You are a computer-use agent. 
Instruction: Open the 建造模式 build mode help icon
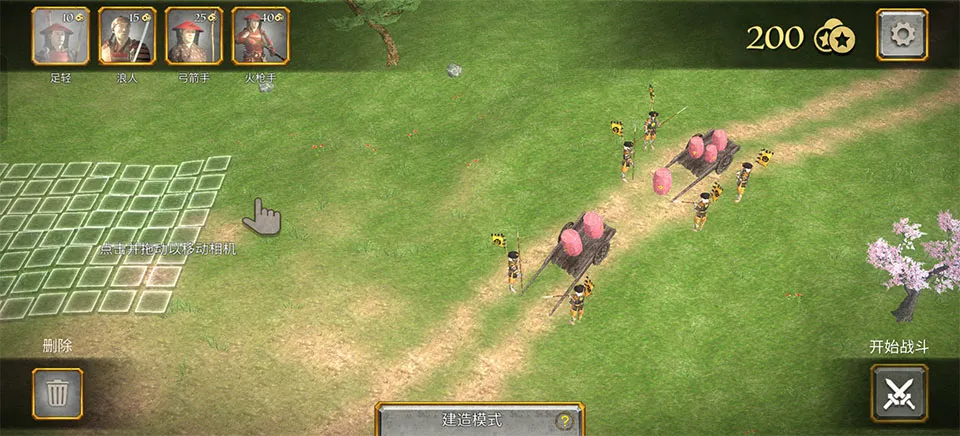564,421
